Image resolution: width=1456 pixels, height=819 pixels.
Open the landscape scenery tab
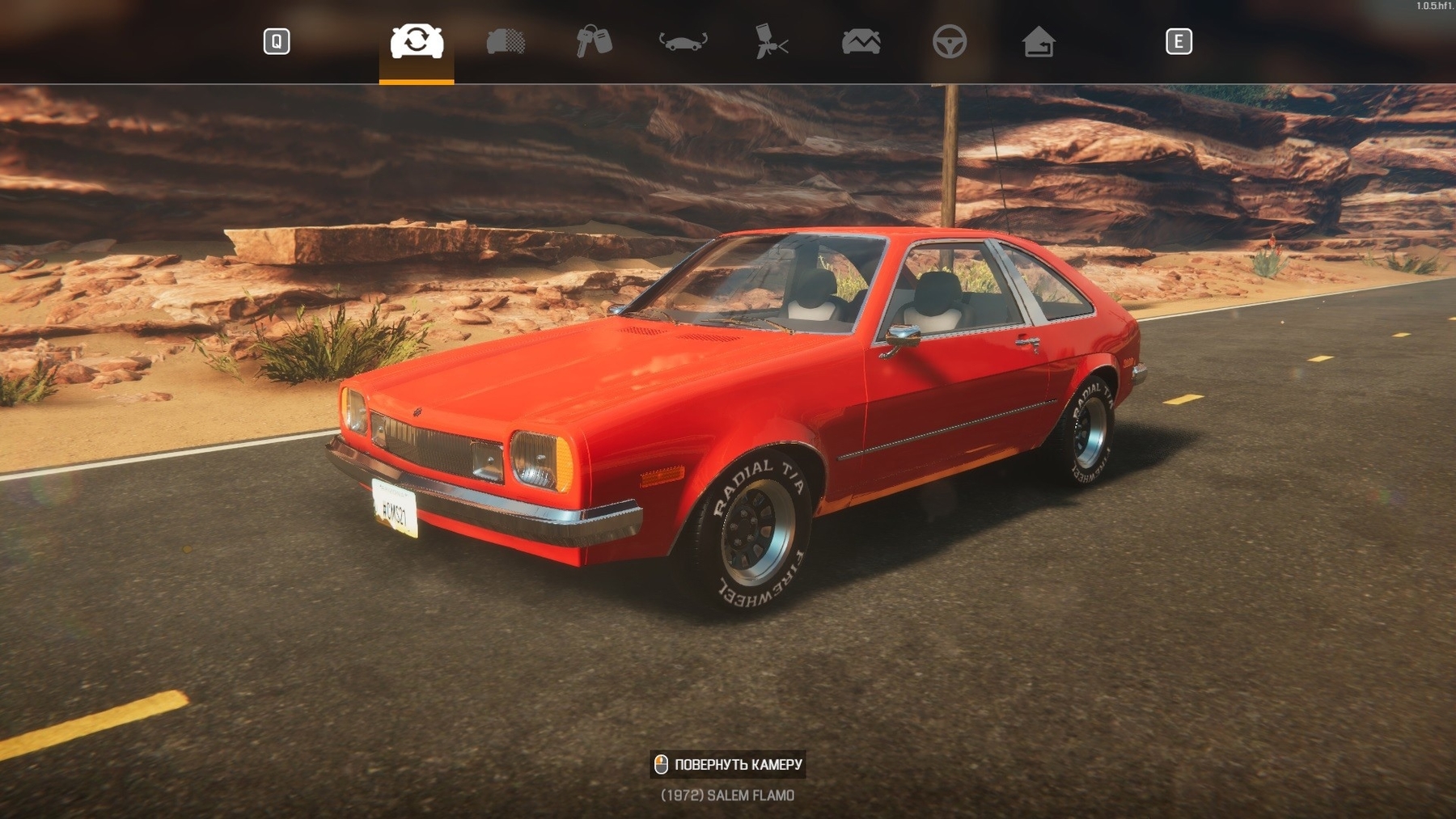pos(861,41)
